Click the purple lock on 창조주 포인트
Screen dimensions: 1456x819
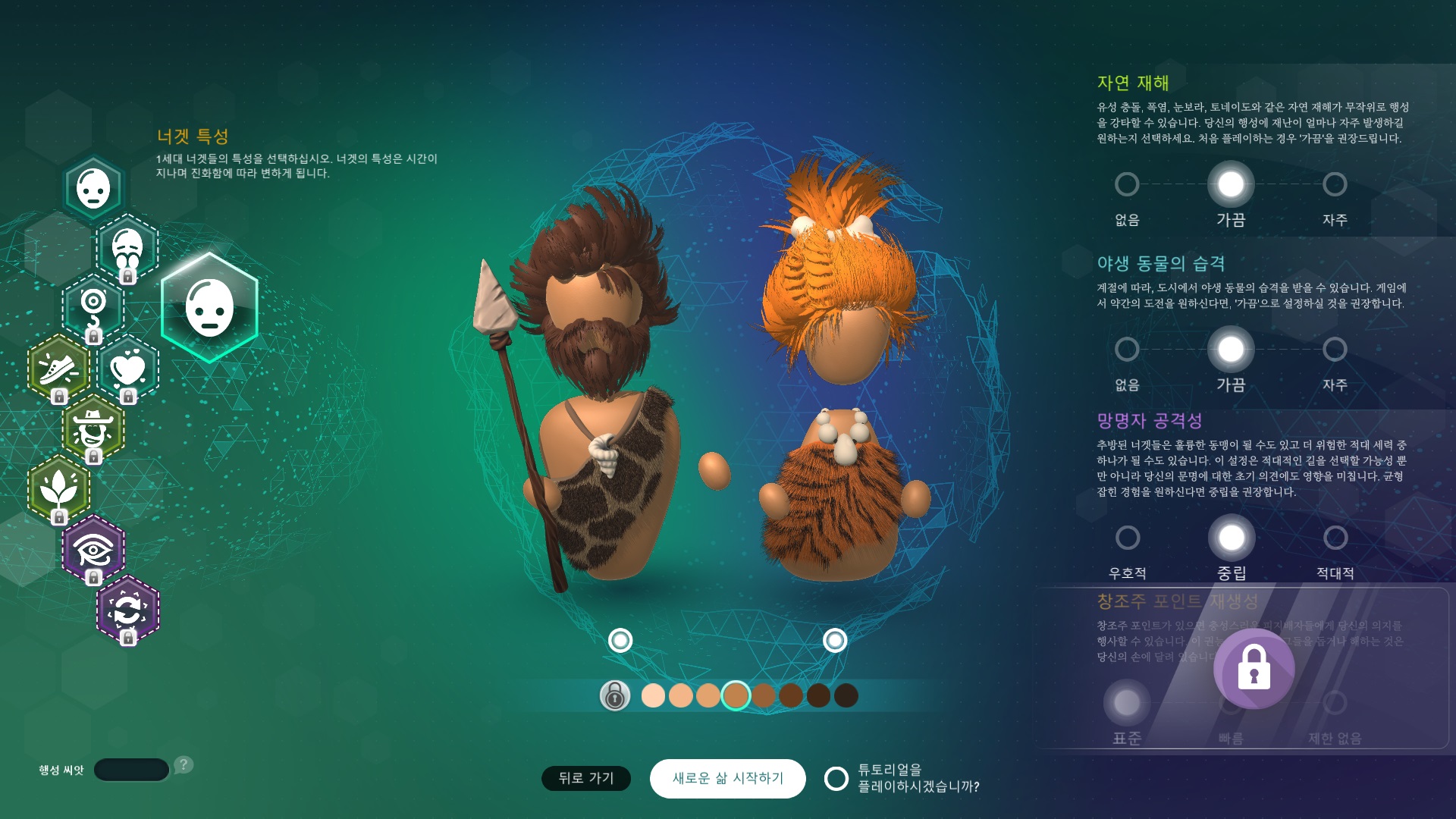click(x=1254, y=668)
